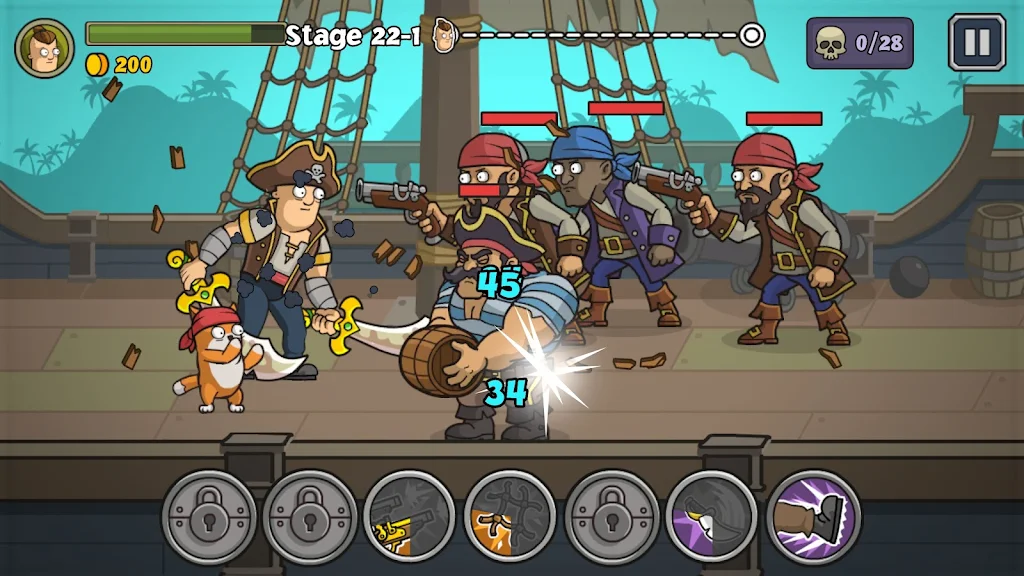Activate the boot kick skill

[813, 517]
